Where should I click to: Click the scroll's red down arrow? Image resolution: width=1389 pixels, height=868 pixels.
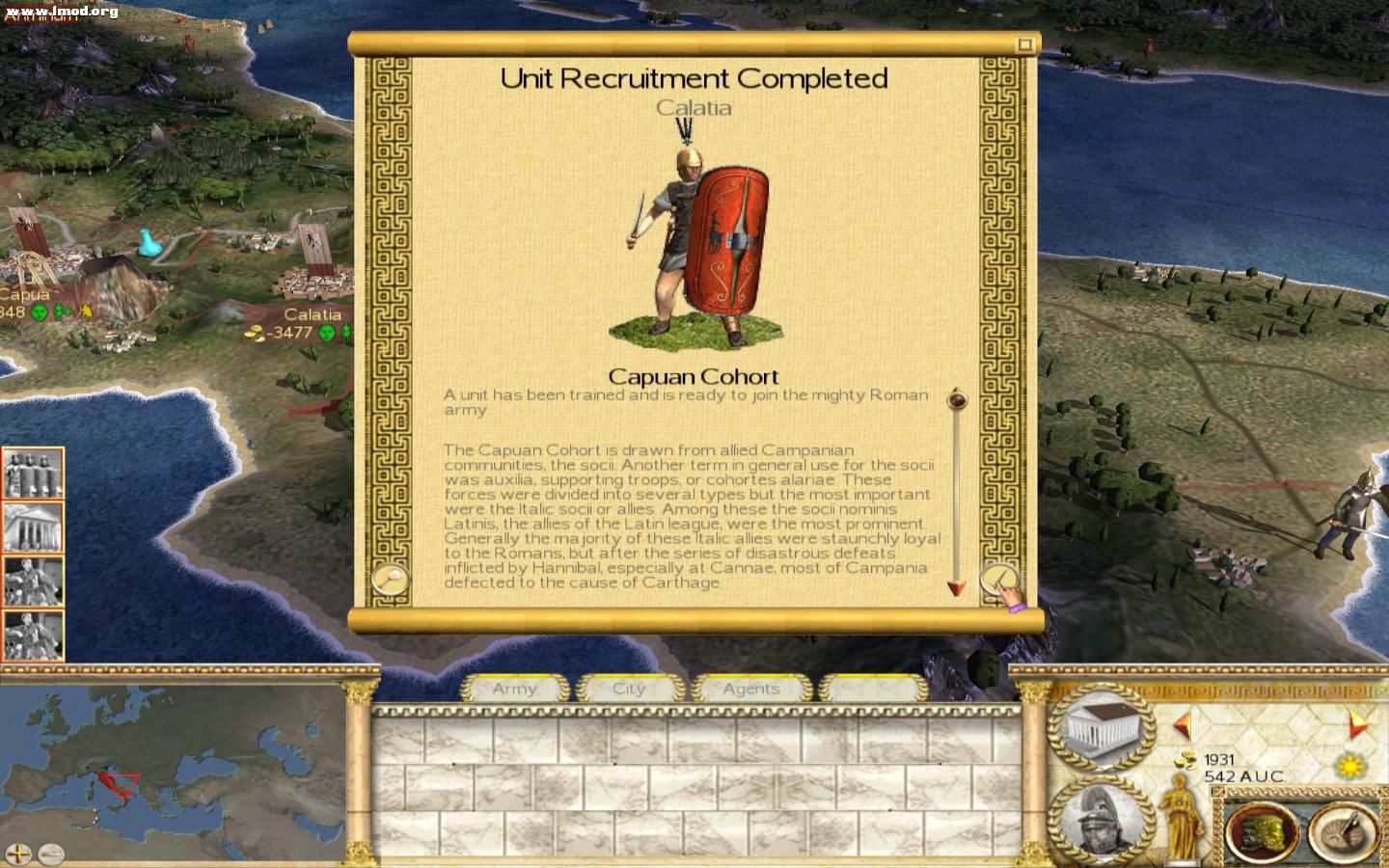pyautogui.click(x=956, y=587)
